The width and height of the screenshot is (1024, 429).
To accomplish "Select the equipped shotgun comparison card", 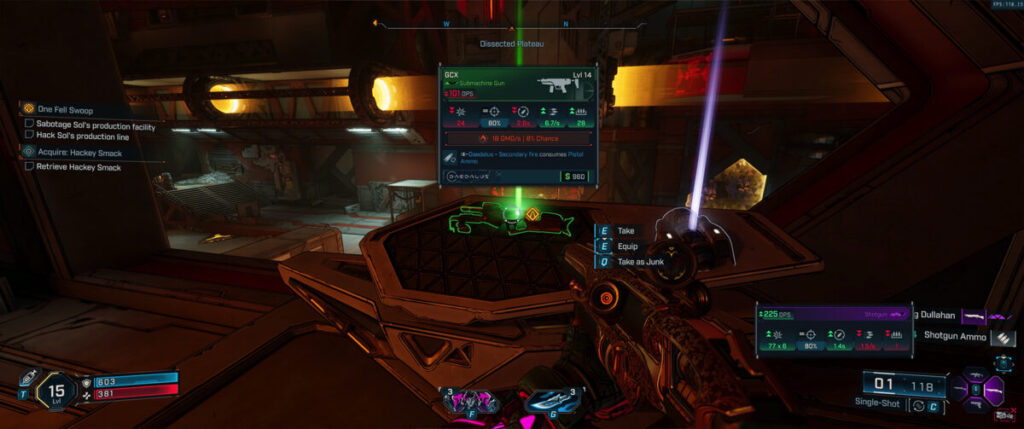I will 834,330.
